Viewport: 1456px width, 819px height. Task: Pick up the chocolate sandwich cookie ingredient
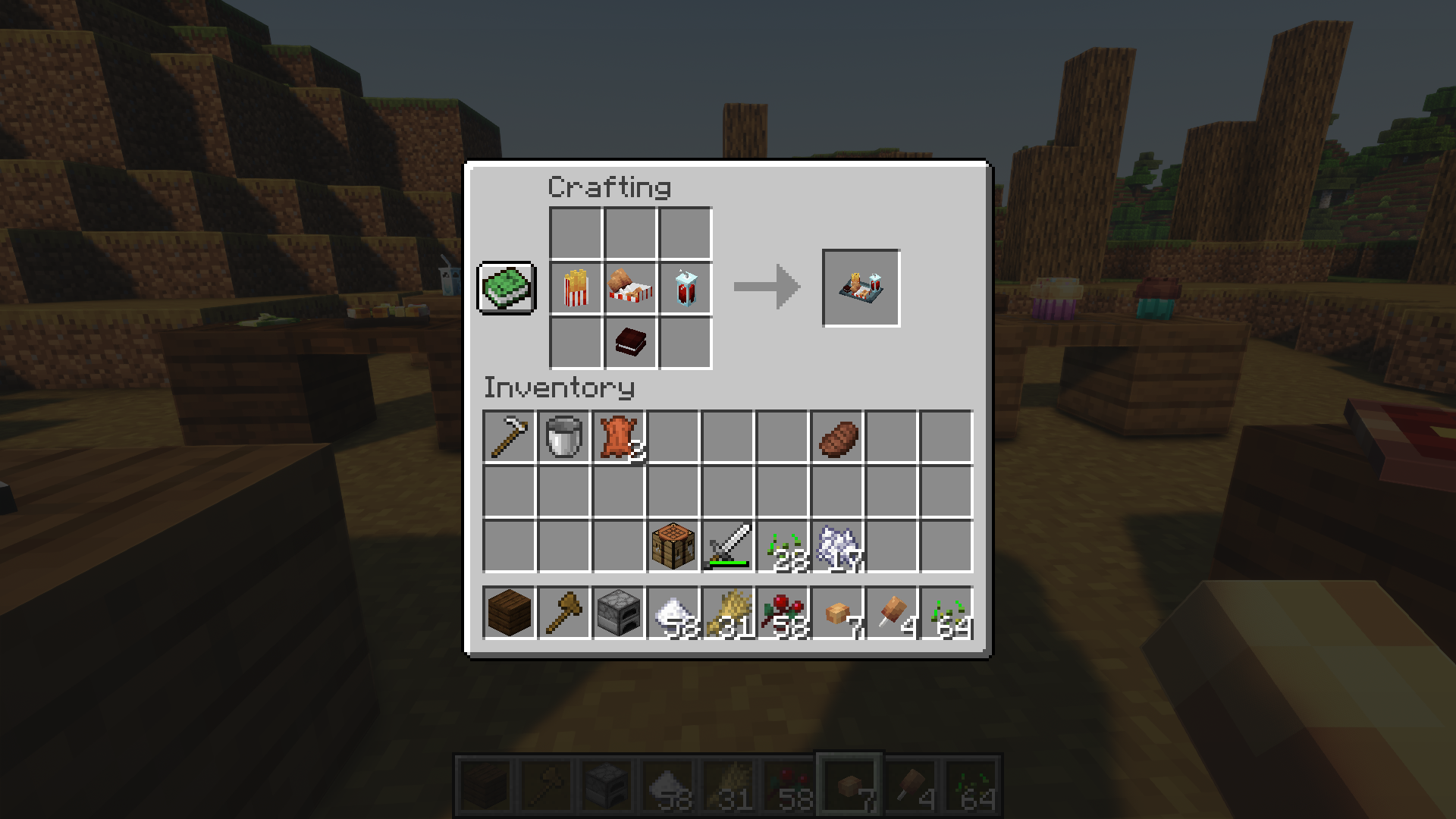tap(630, 342)
